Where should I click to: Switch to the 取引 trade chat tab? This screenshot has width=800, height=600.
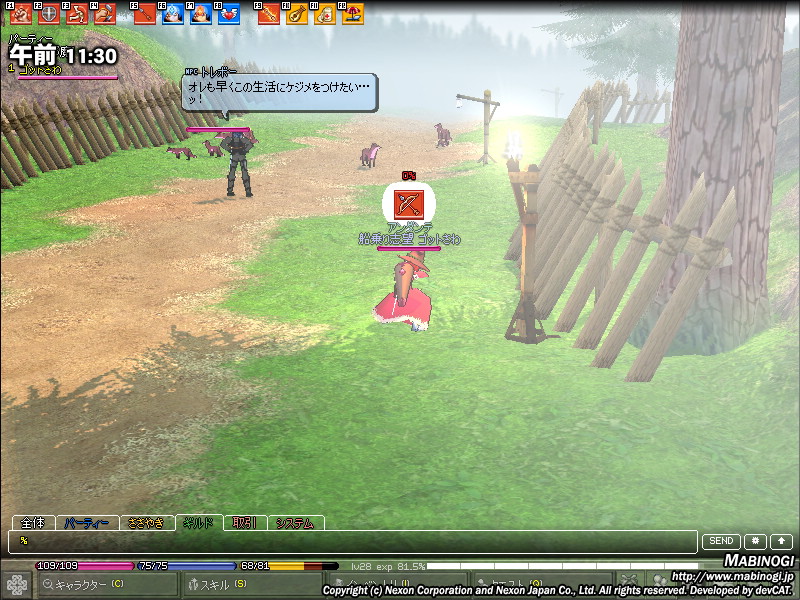pyautogui.click(x=245, y=523)
